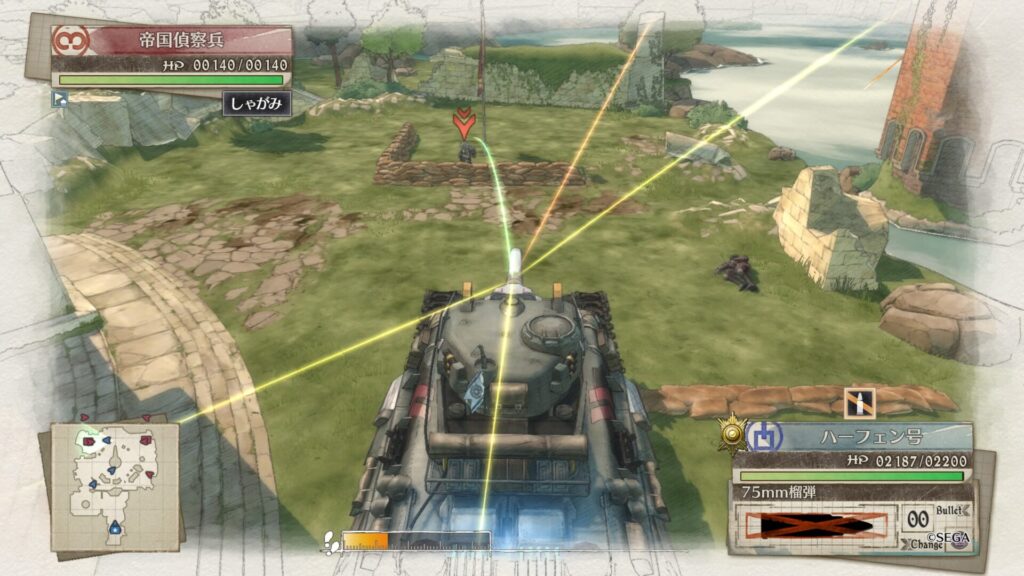This screenshot has width=1024, height=576.
Task: Click the shell ammo type icon
Action: click(x=859, y=403)
